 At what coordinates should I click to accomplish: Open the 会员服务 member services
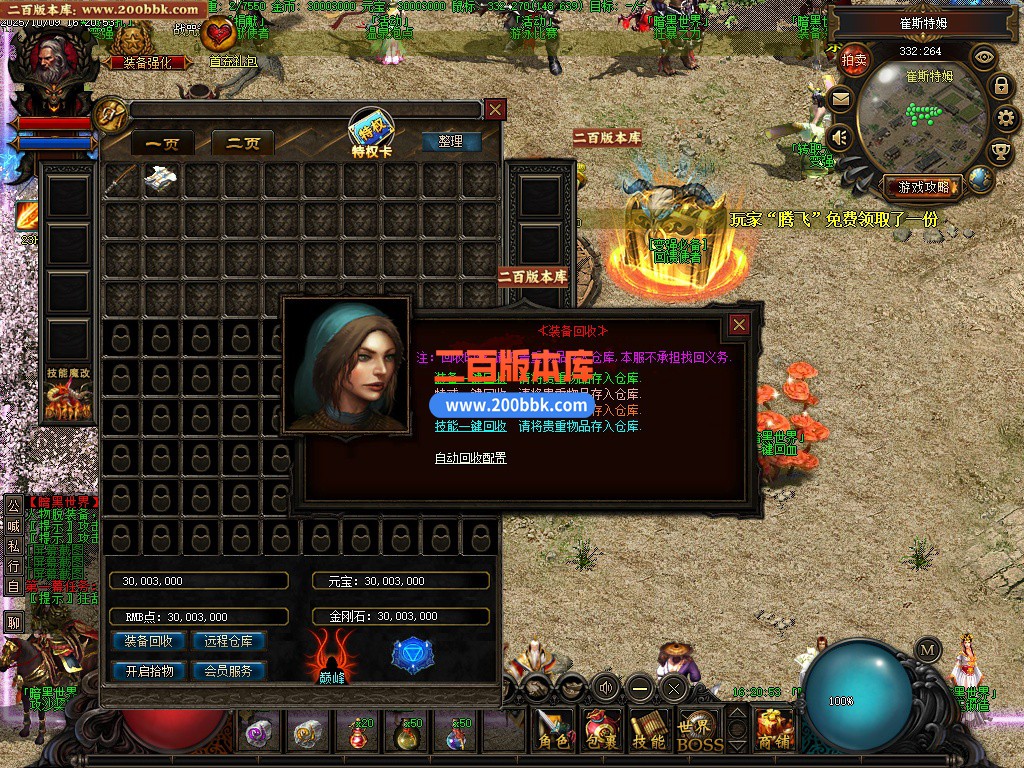coord(228,671)
